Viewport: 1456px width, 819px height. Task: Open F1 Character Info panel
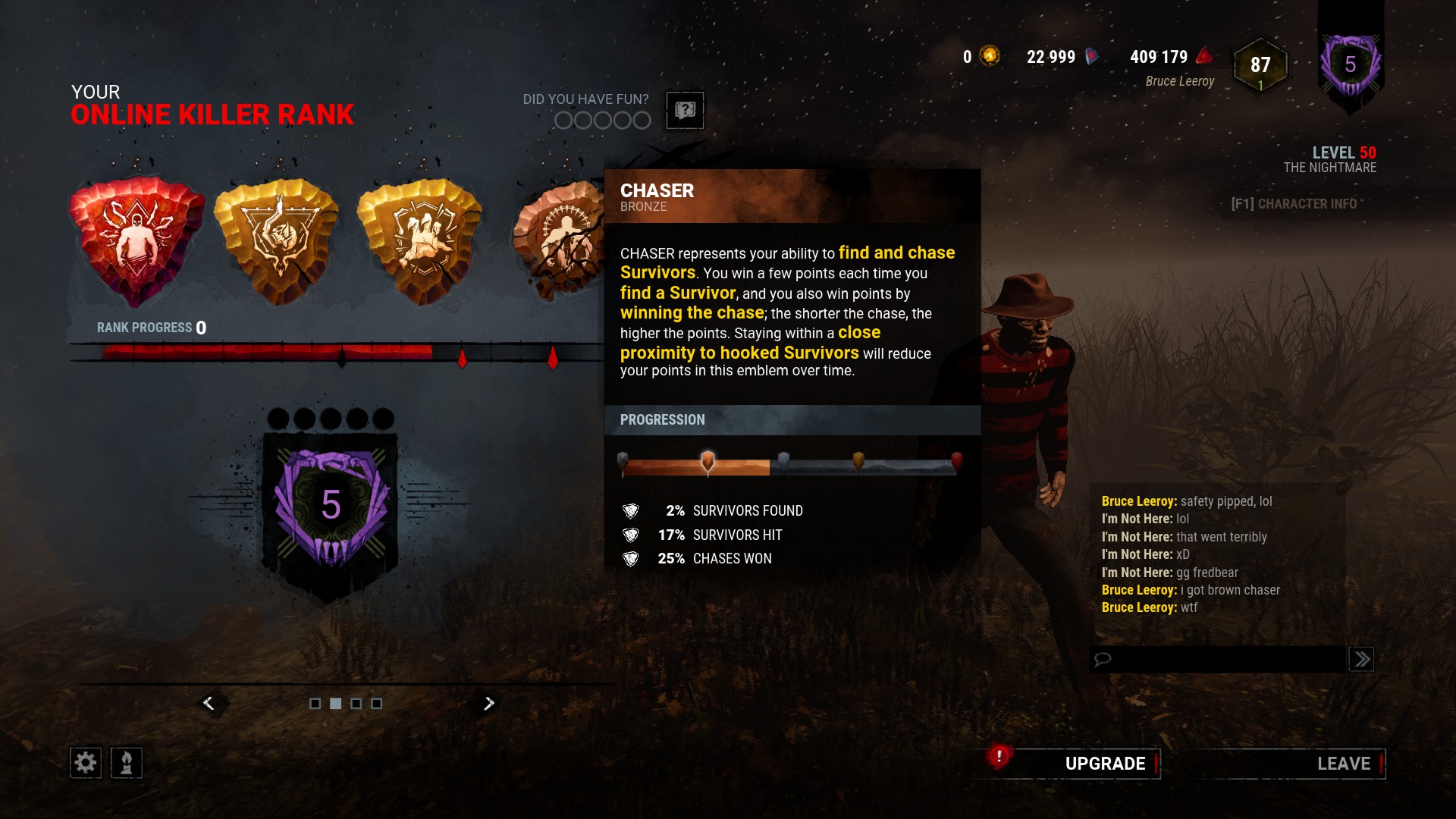click(1294, 204)
